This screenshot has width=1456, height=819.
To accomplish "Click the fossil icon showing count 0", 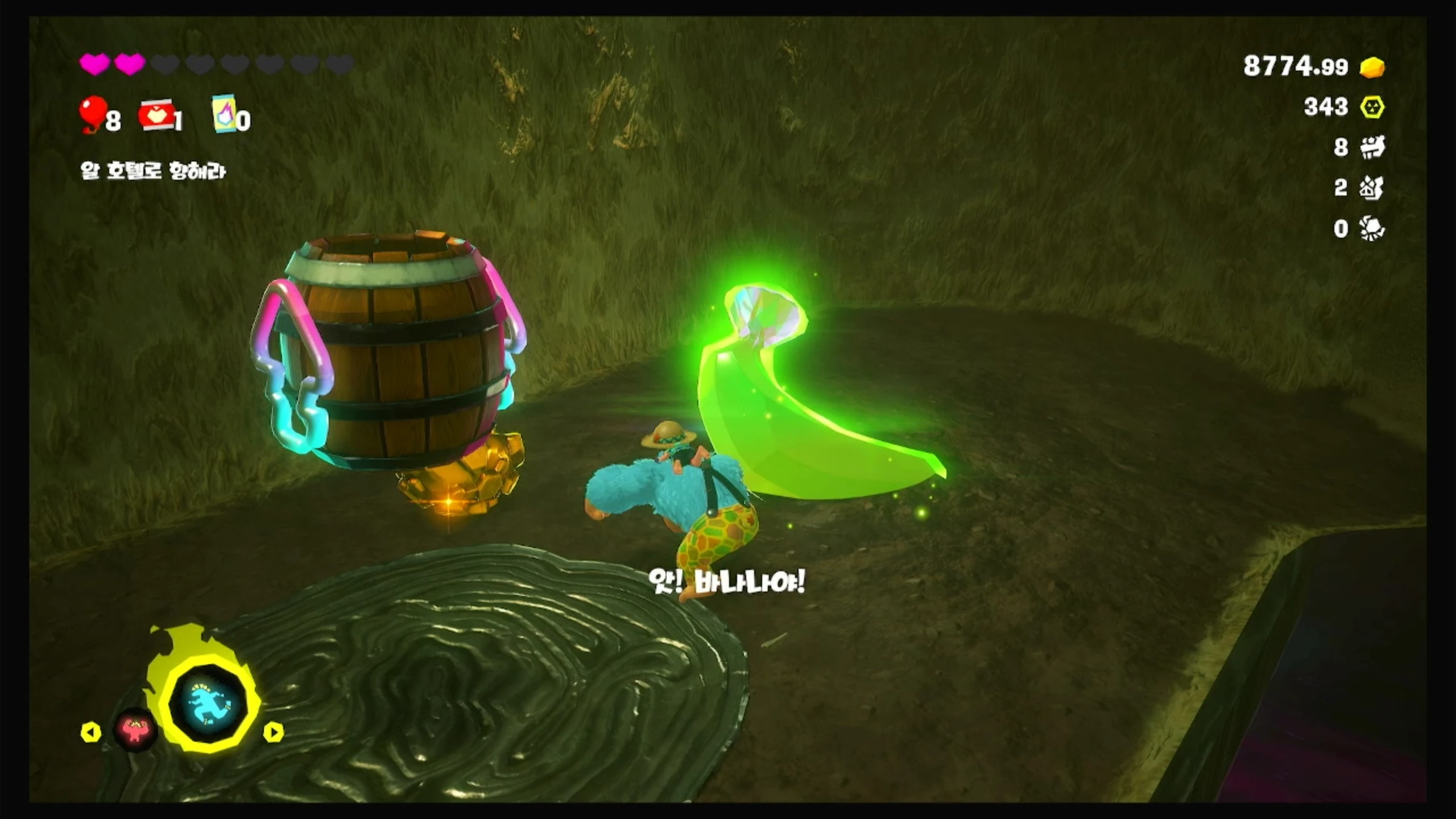I will click(1372, 229).
